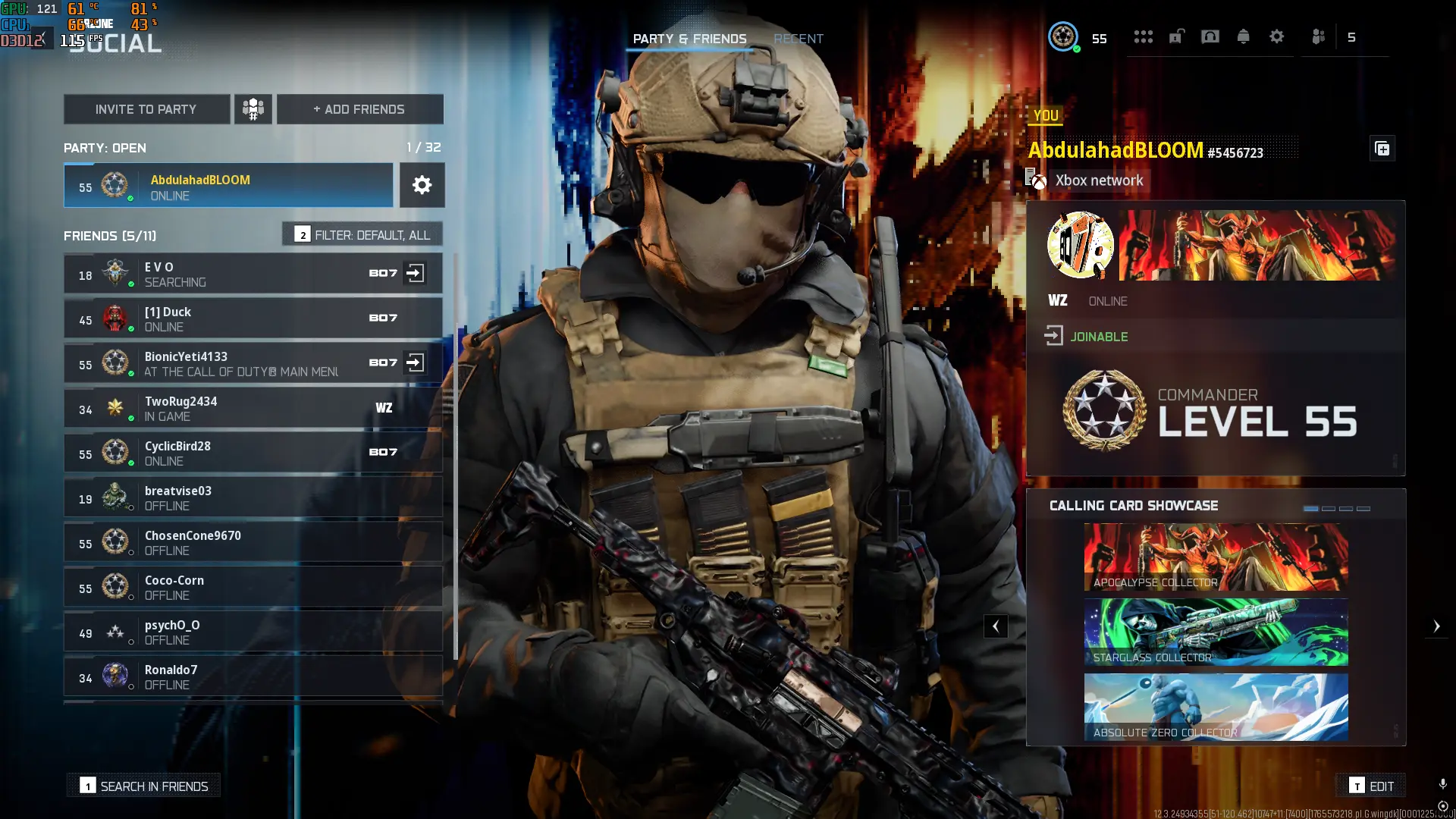
Task: Open the settings gear in the top bar
Action: (1277, 36)
